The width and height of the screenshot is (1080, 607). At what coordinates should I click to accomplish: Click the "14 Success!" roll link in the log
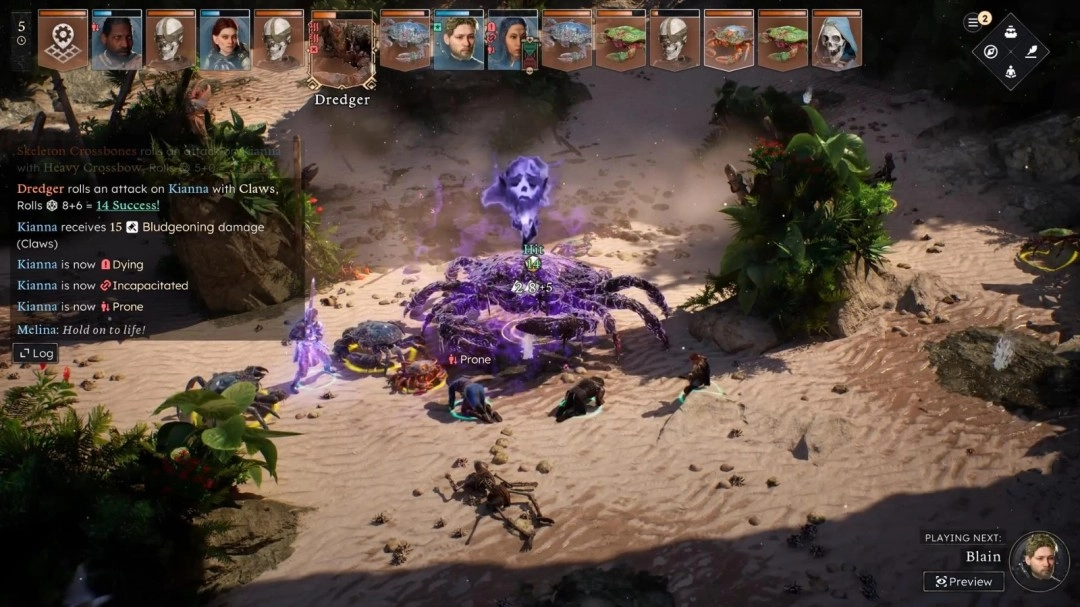click(127, 206)
